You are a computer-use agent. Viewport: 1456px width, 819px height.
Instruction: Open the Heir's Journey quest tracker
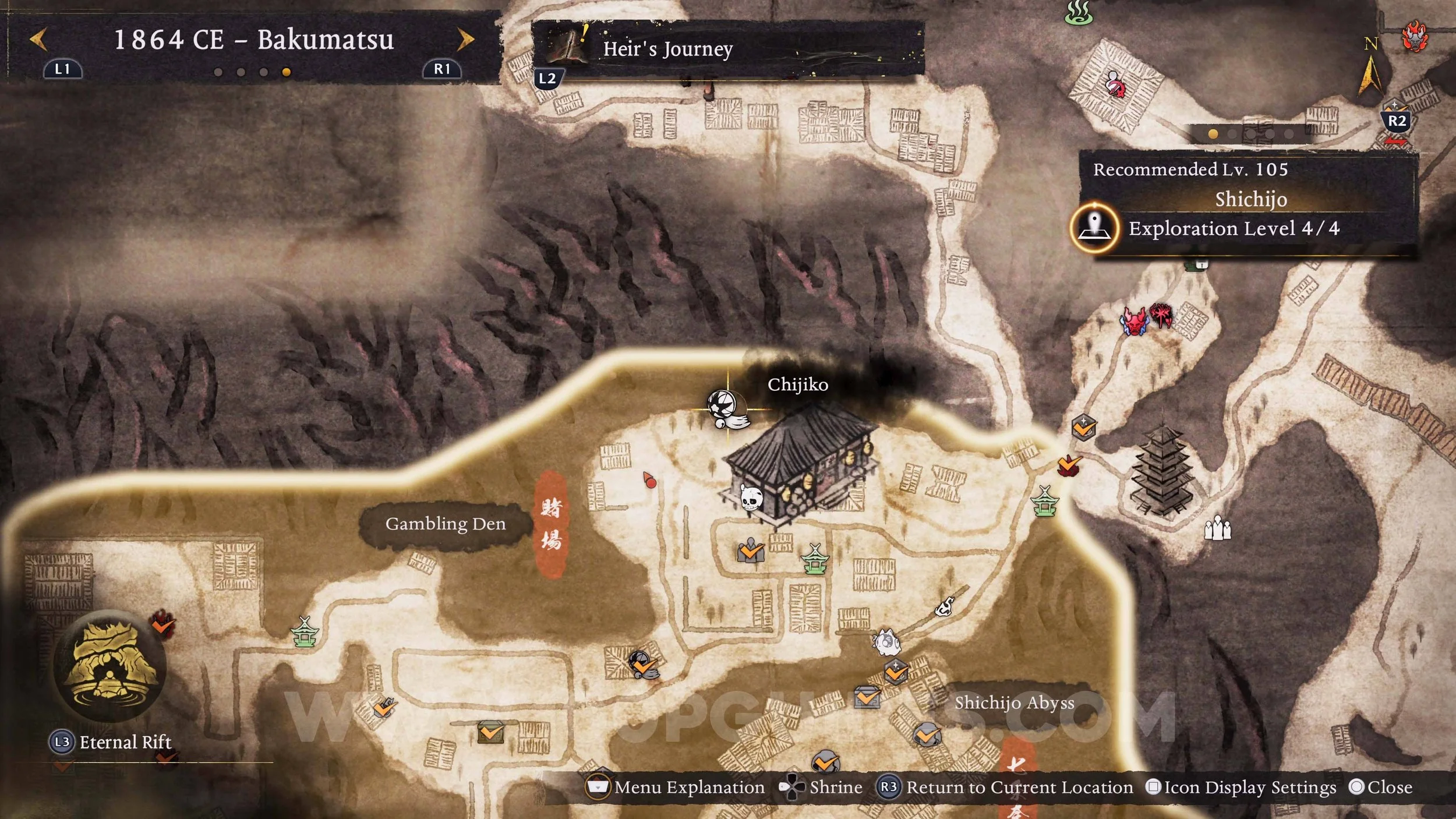point(667,49)
